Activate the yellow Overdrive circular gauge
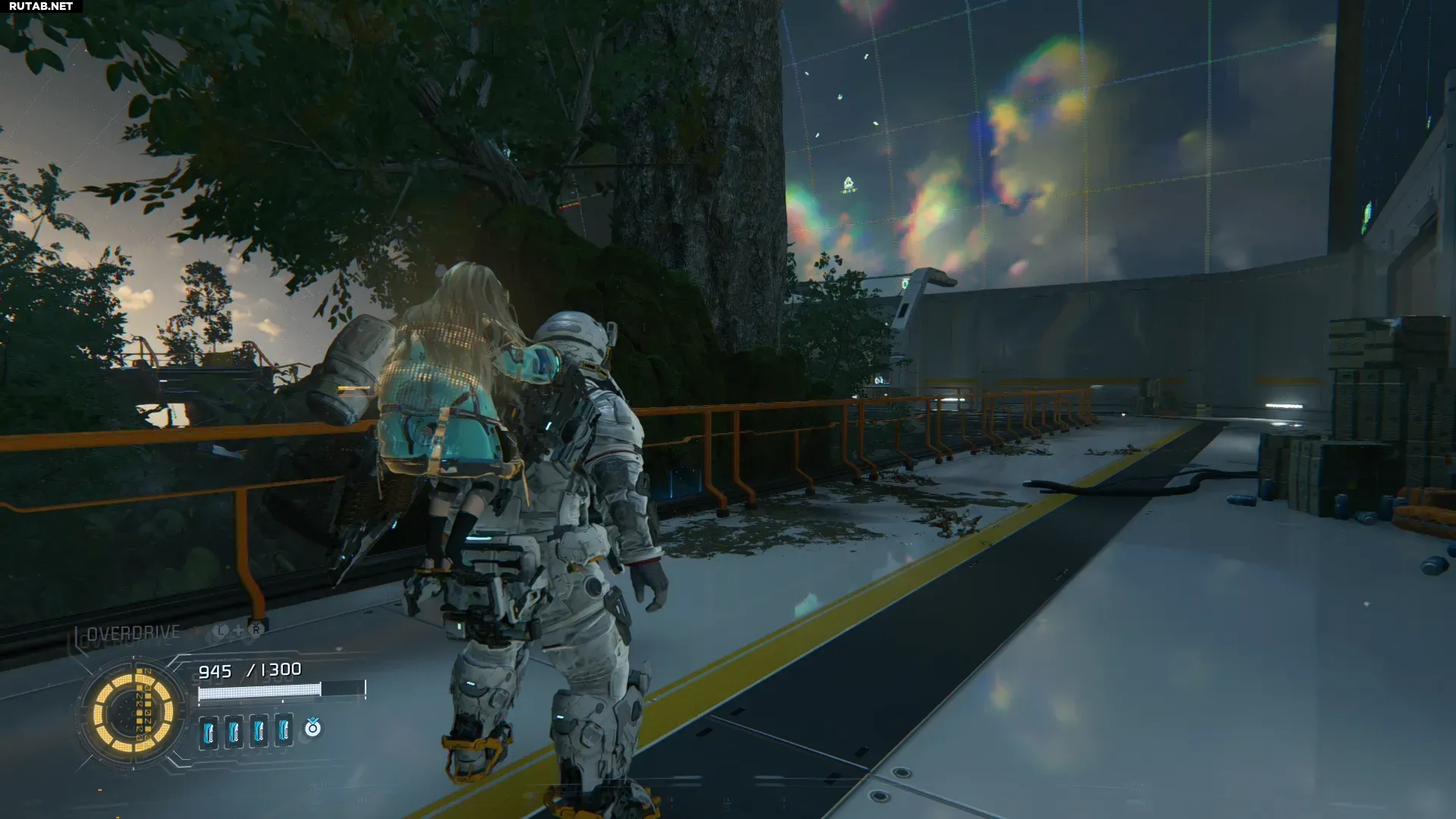This screenshot has height=819, width=1456. pyautogui.click(x=133, y=714)
